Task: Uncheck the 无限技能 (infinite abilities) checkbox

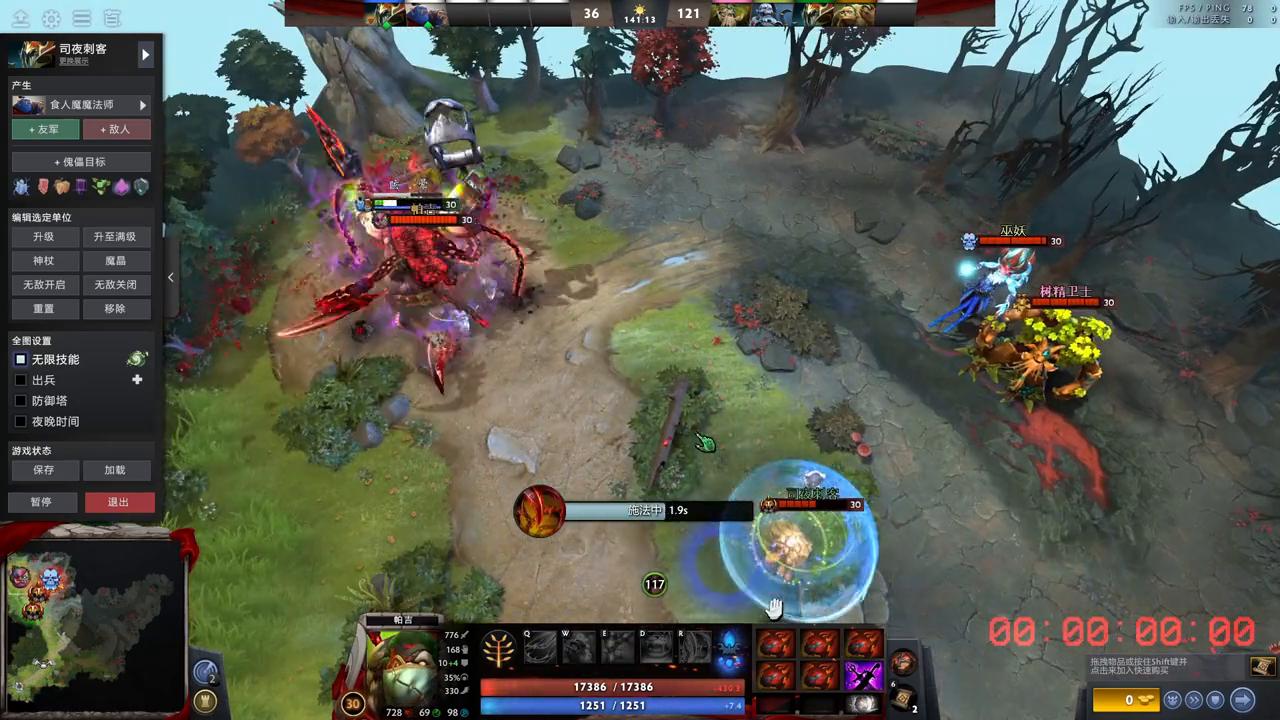Action: [21, 359]
